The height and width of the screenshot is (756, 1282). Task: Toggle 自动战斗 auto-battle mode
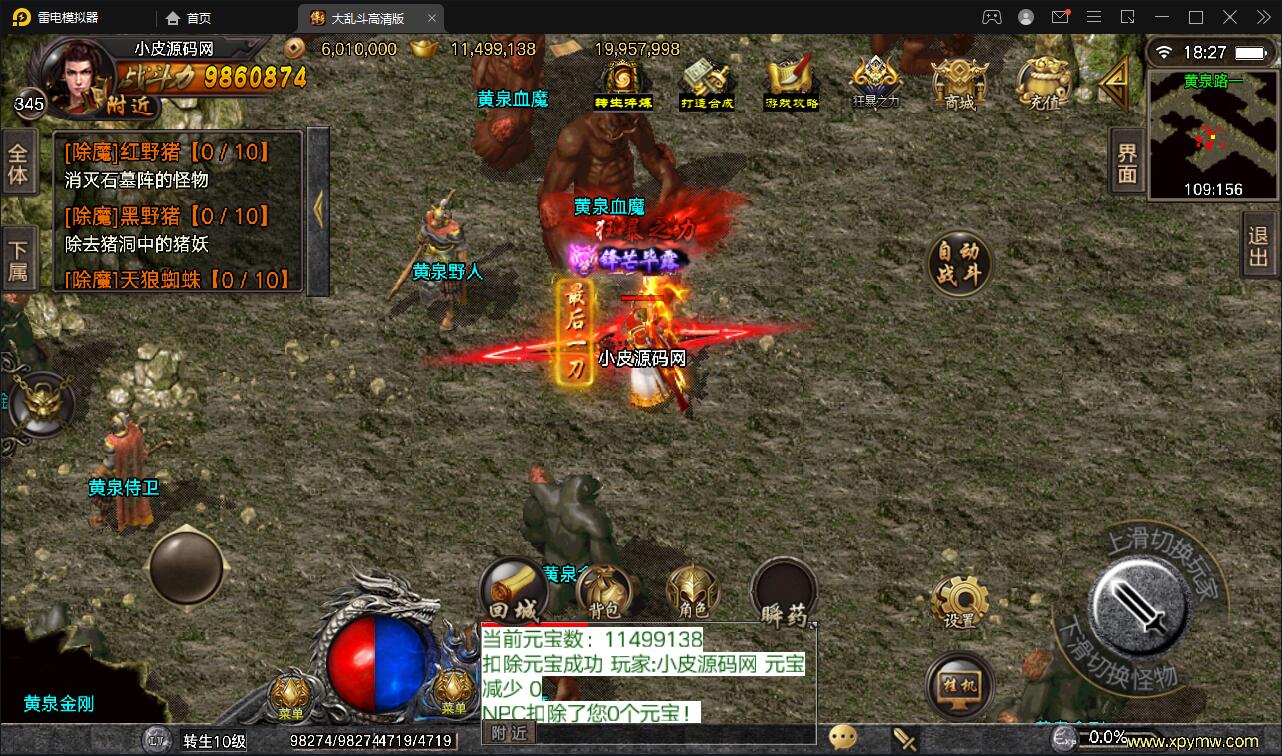point(957,264)
